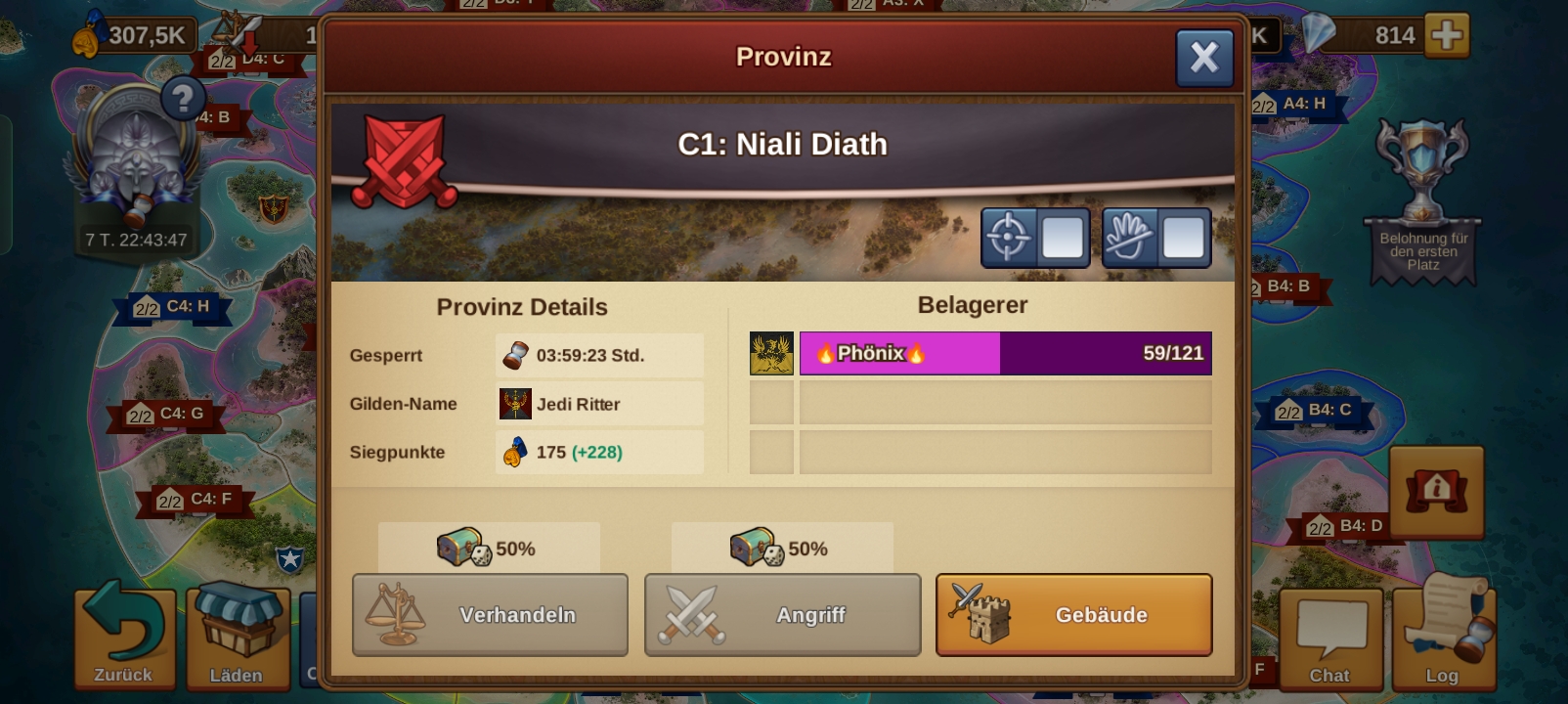Screen dimensions: 1568x704
Task: Click the diamond currency icon
Action: [1321, 34]
